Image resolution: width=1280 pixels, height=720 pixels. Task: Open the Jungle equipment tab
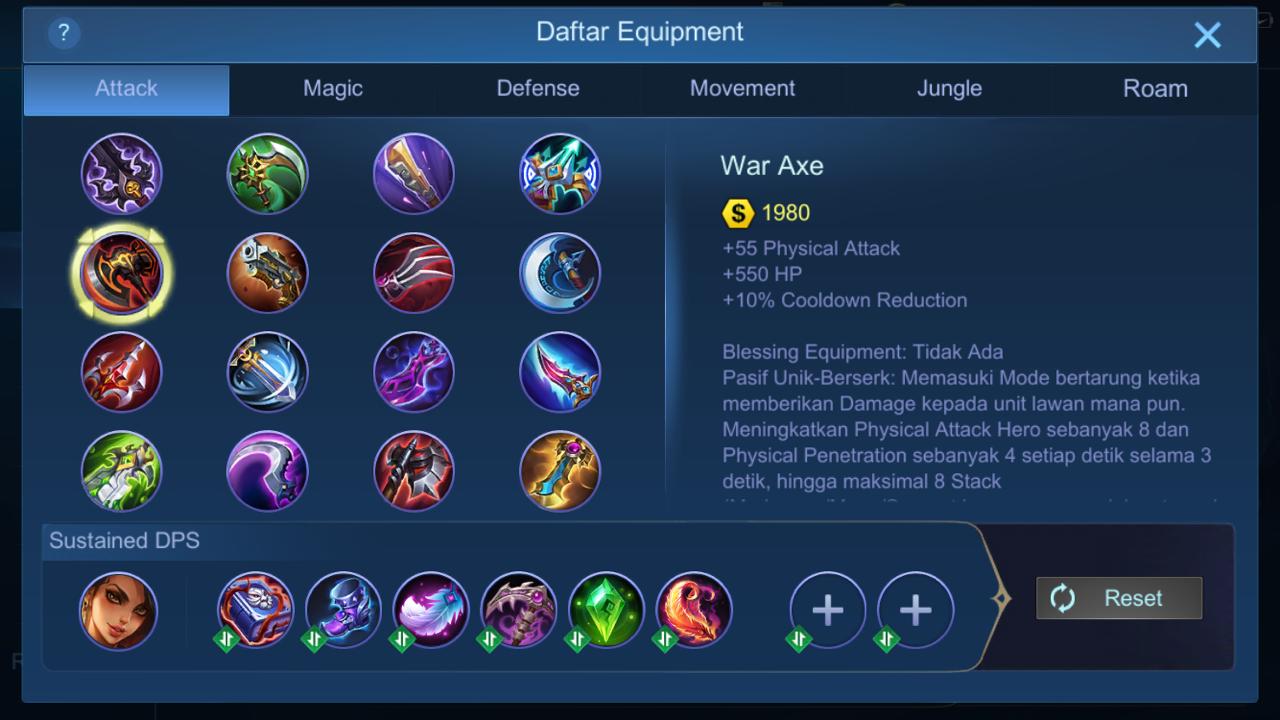coord(949,88)
